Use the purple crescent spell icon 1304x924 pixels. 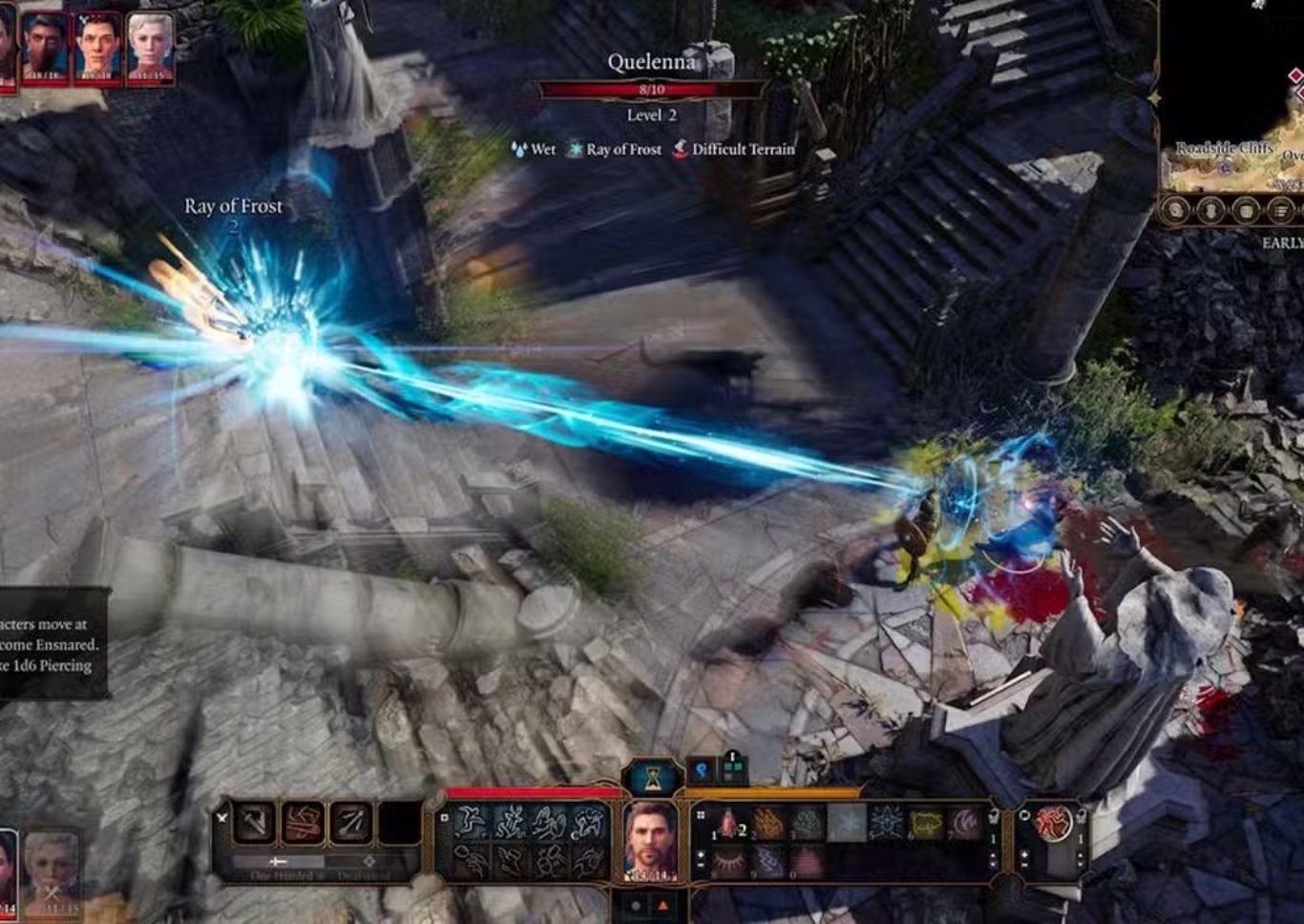pyautogui.click(x=965, y=823)
